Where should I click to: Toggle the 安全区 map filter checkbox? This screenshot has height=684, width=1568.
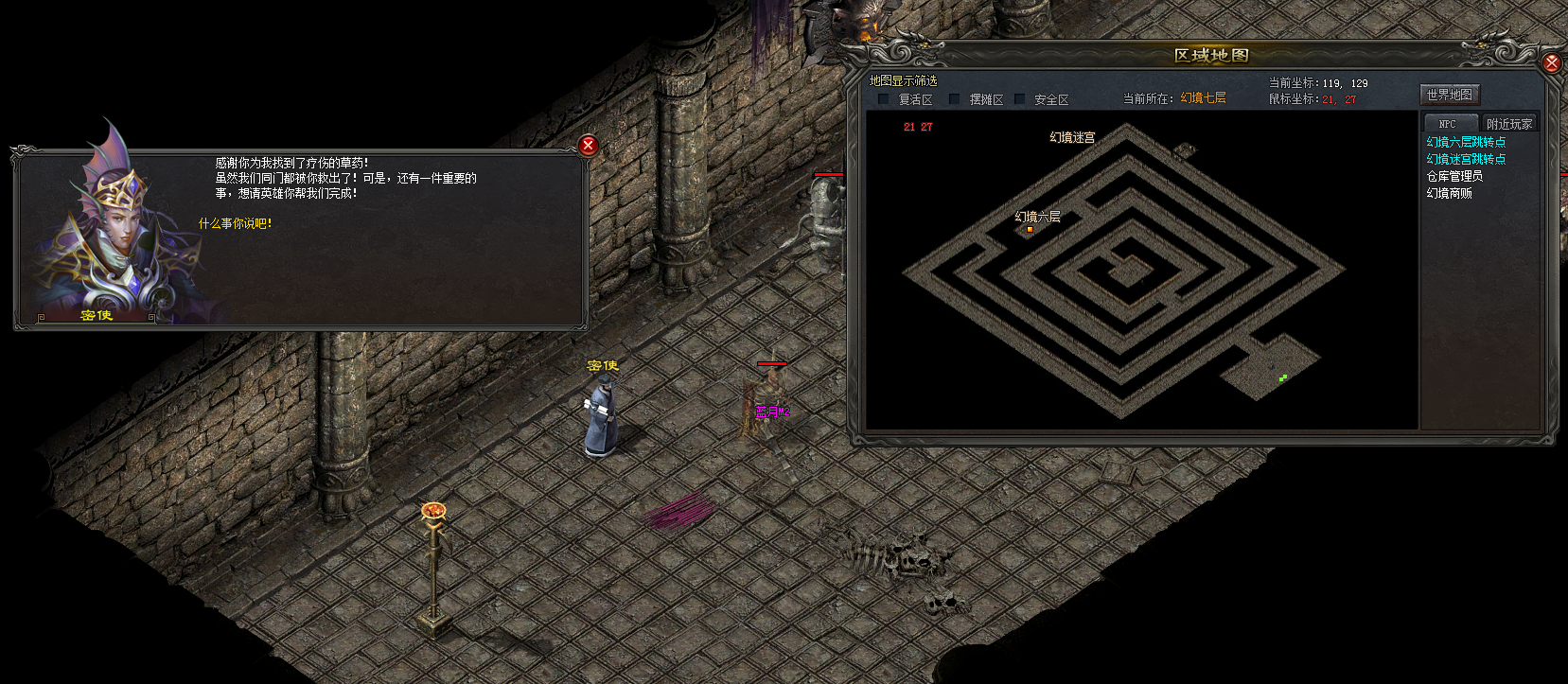(1020, 99)
